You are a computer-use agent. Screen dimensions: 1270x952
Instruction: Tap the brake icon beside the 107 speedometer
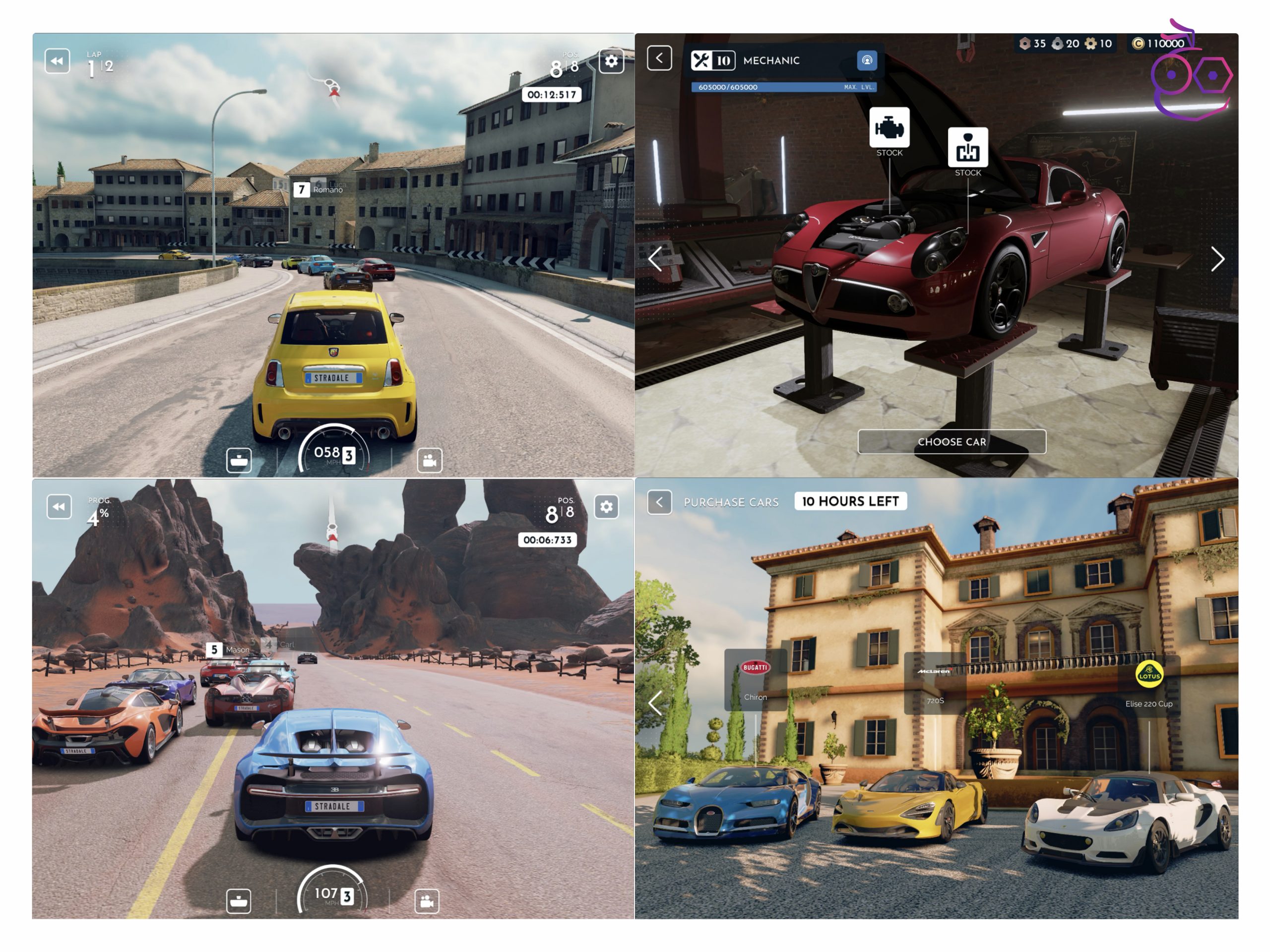click(x=239, y=901)
